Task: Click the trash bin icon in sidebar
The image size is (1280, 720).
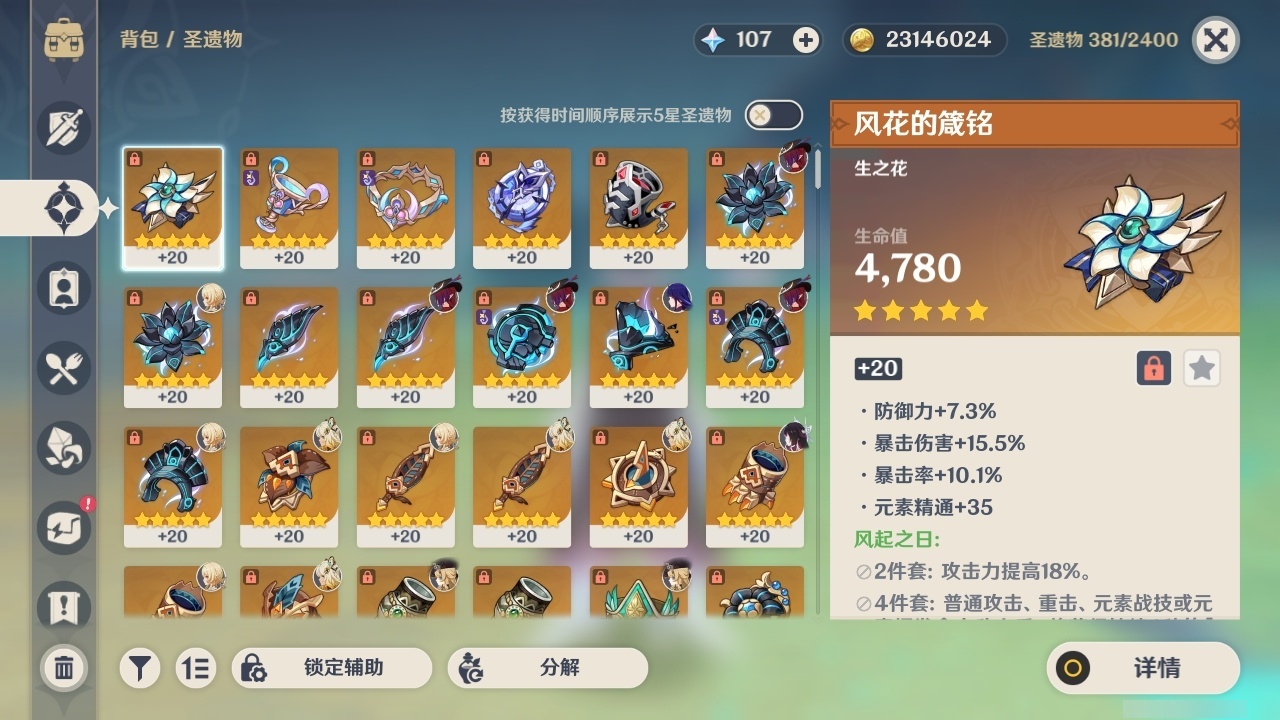Action: tap(62, 668)
